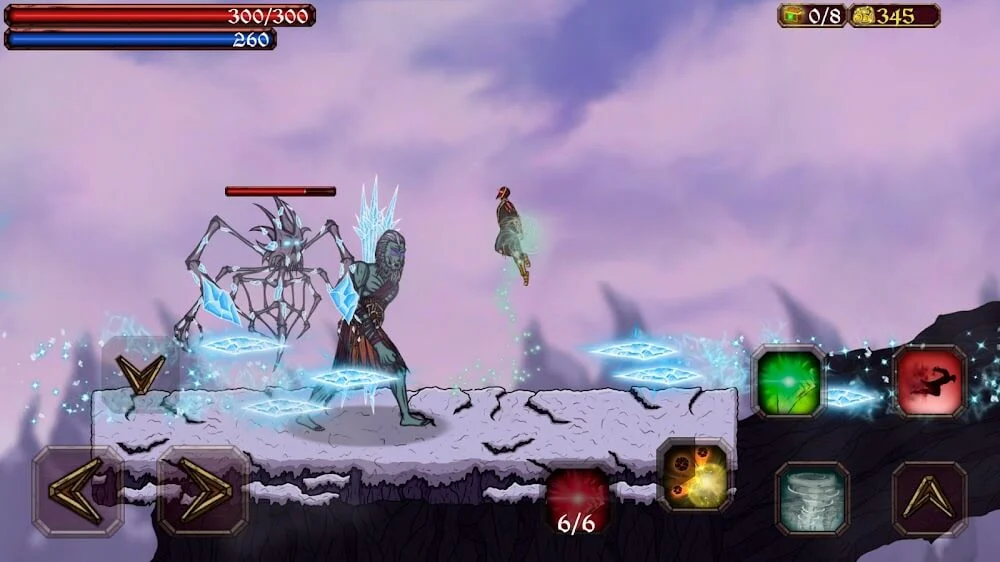Use the red 6/6 potion orb

pyautogui.click(x=578, y=498)
